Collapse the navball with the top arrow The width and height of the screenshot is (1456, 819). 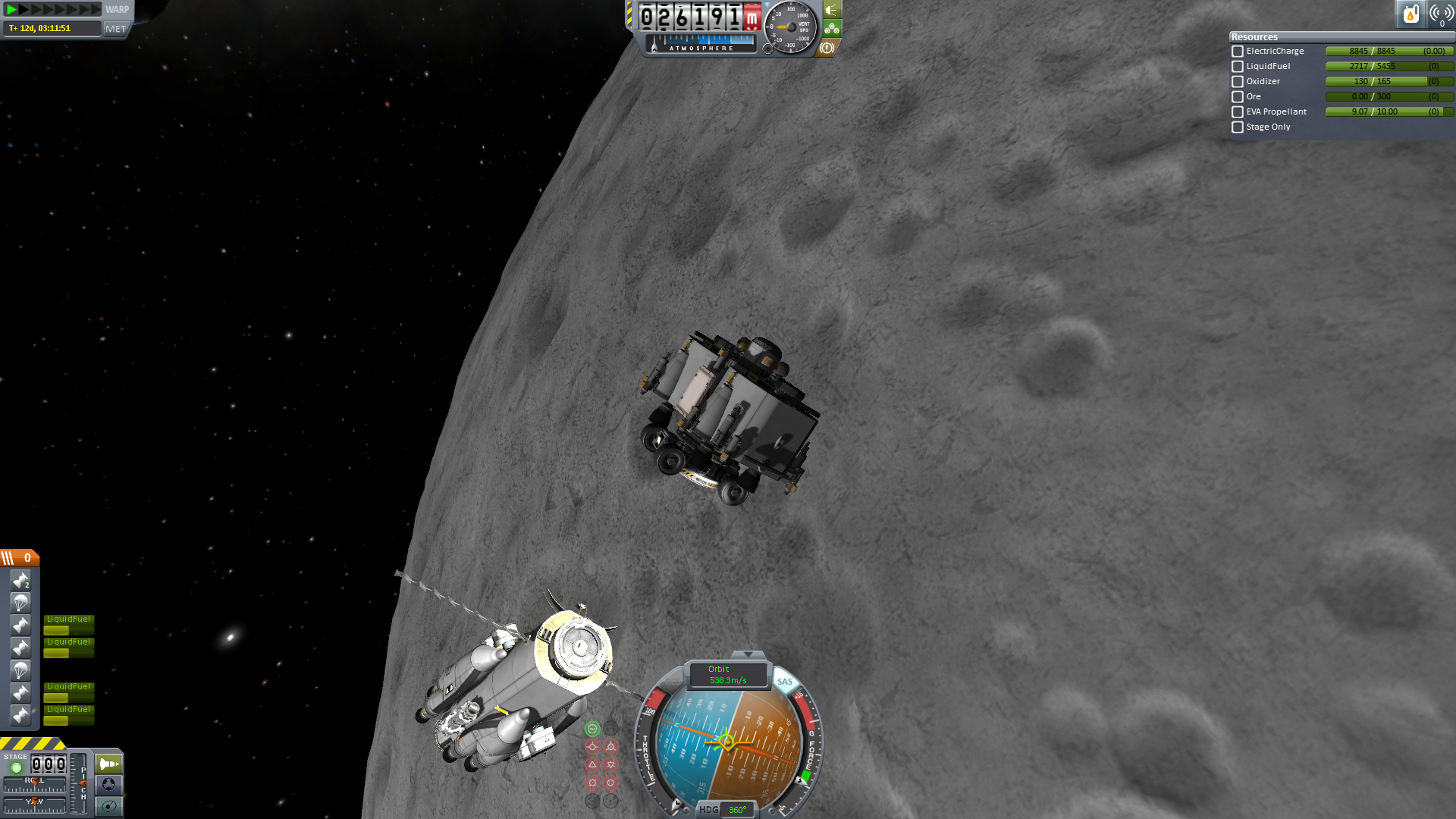pos(748,654)
